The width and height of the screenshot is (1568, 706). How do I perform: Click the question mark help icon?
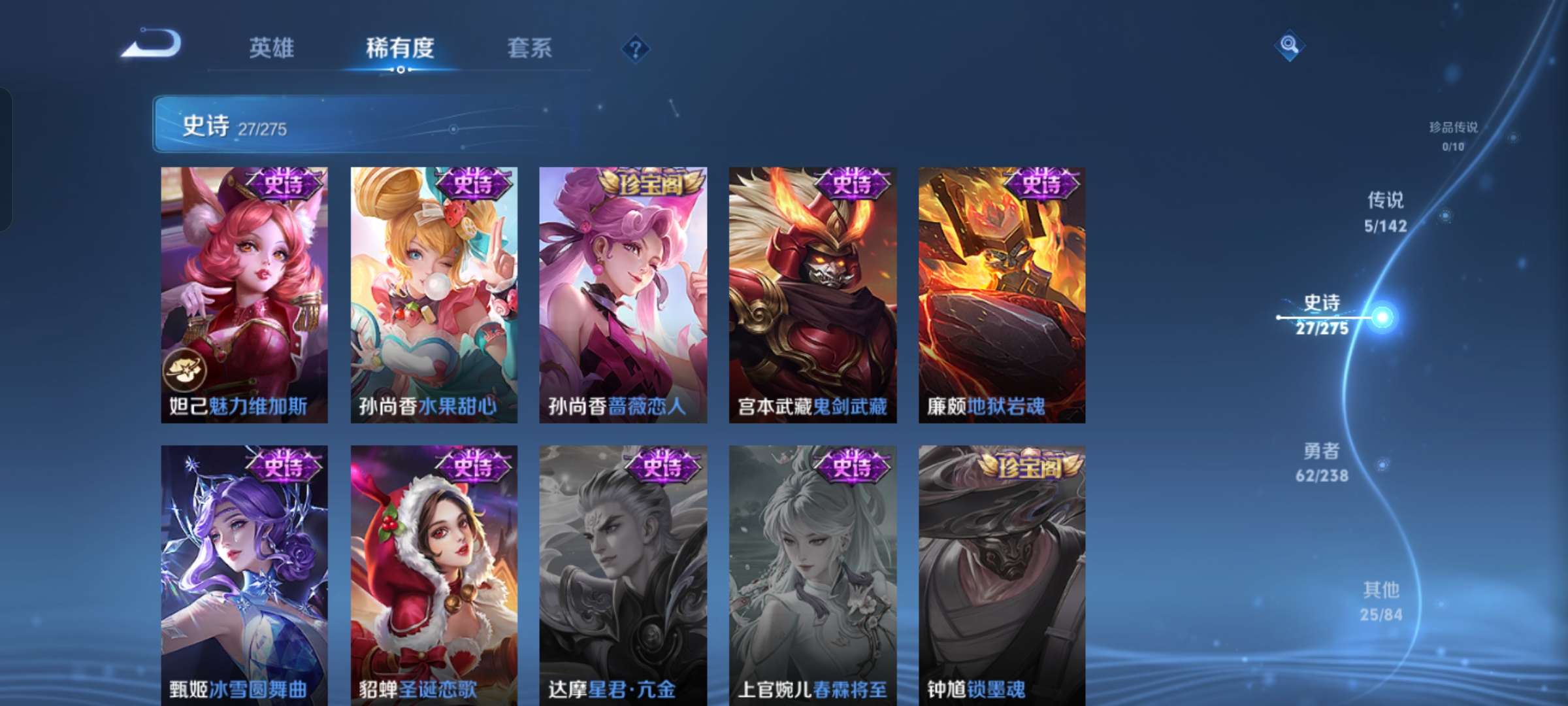(636, 47)
